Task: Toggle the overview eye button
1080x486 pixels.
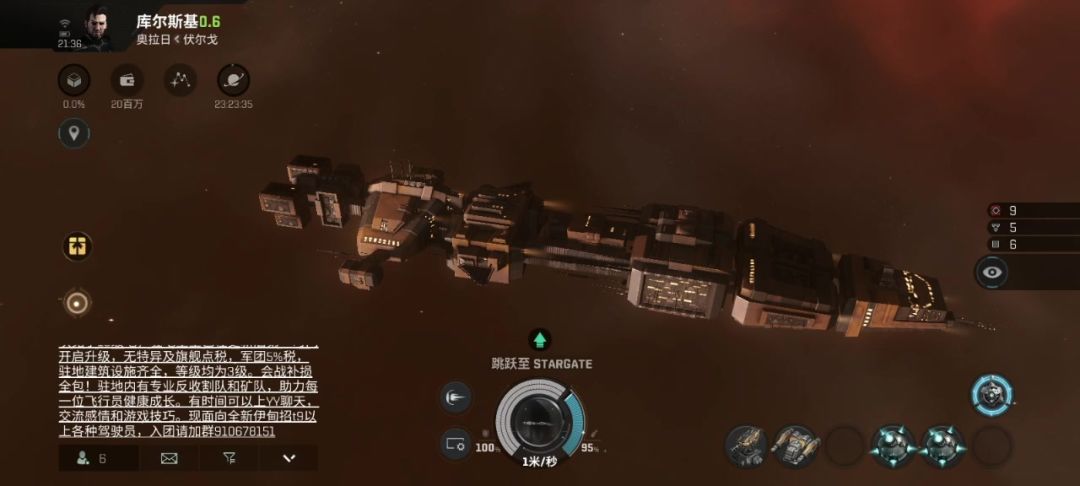Action: click(992, 271)
